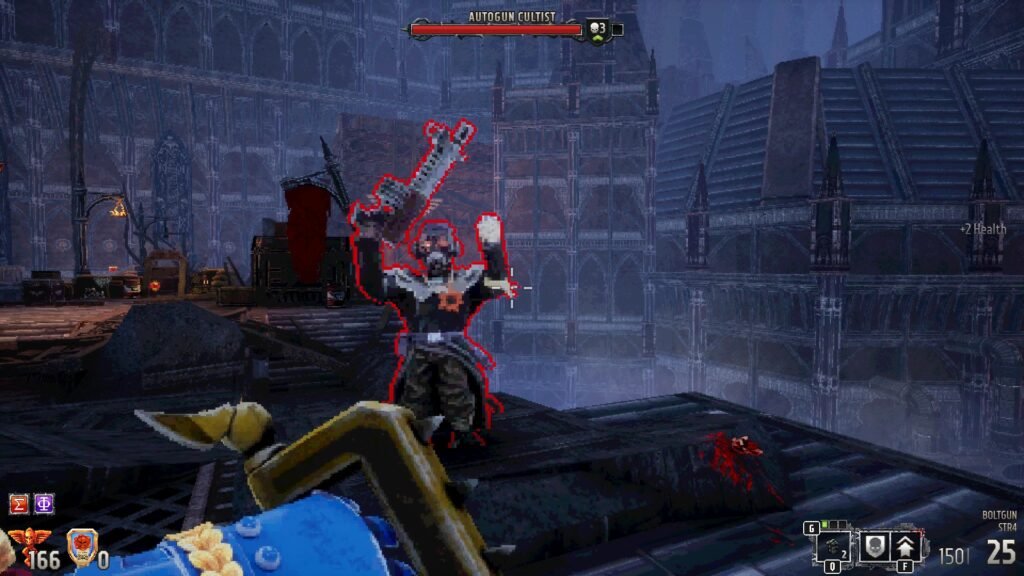The height and width of the screenshot is (576, 1024).
Task: Select the frag grenade slot
Action: (832, 546)
